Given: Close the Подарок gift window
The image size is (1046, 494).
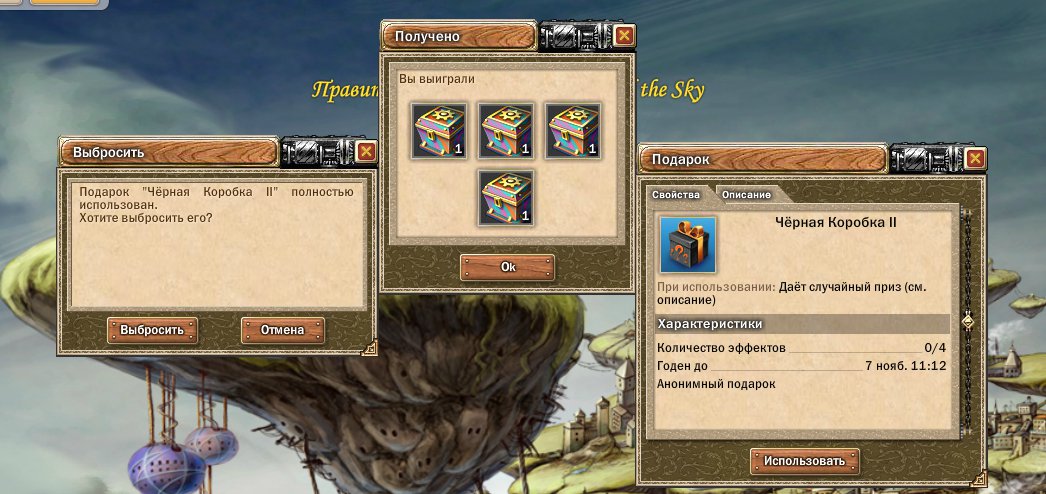Looking at the screenshot, I should tap(975, 158).
